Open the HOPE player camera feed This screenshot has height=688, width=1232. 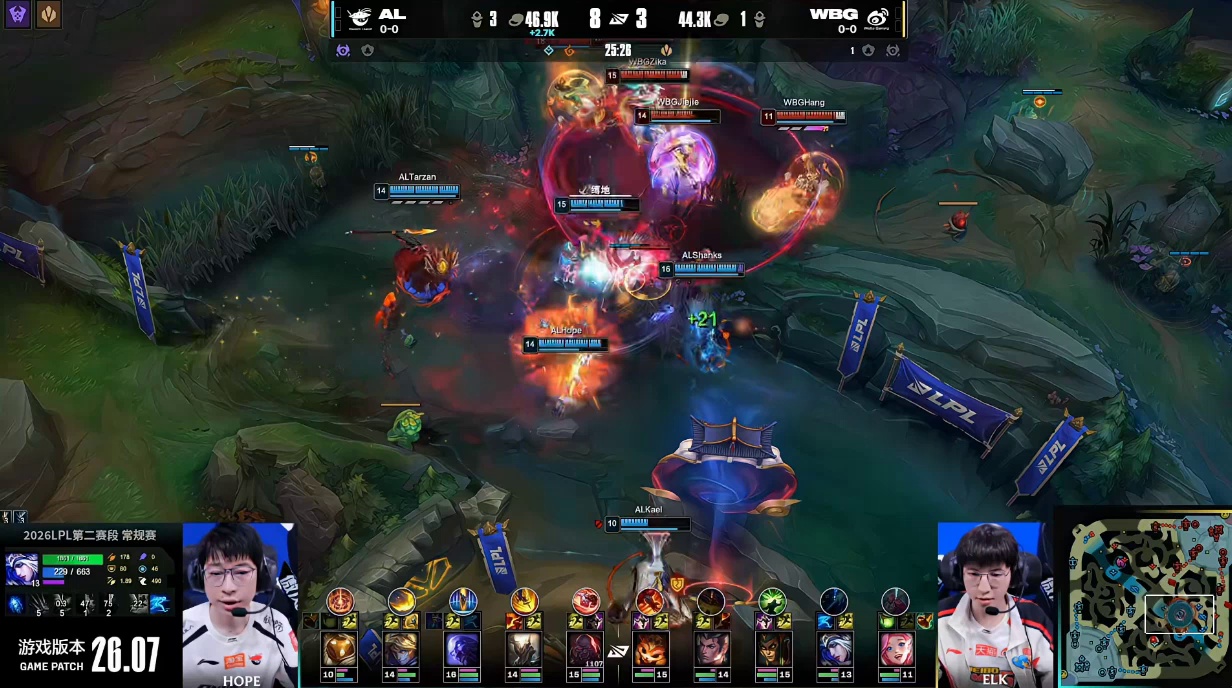click(240, 603)
